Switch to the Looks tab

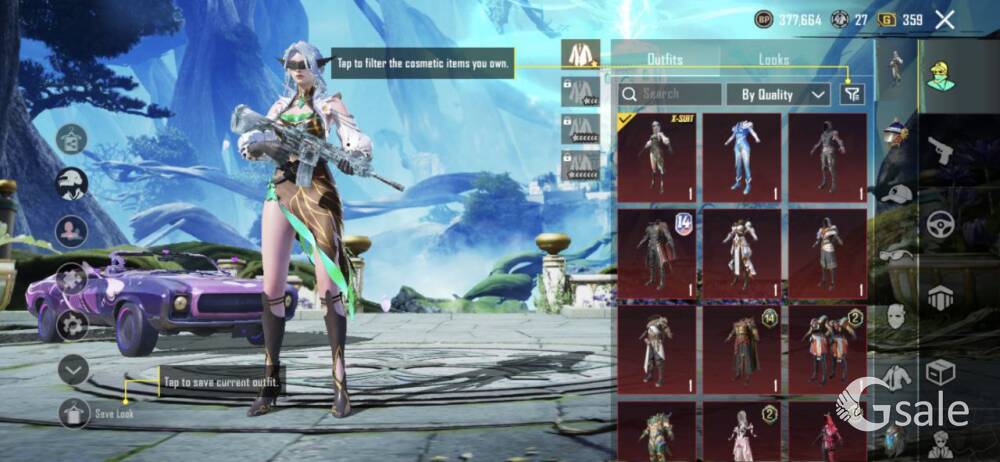[773, 60]
